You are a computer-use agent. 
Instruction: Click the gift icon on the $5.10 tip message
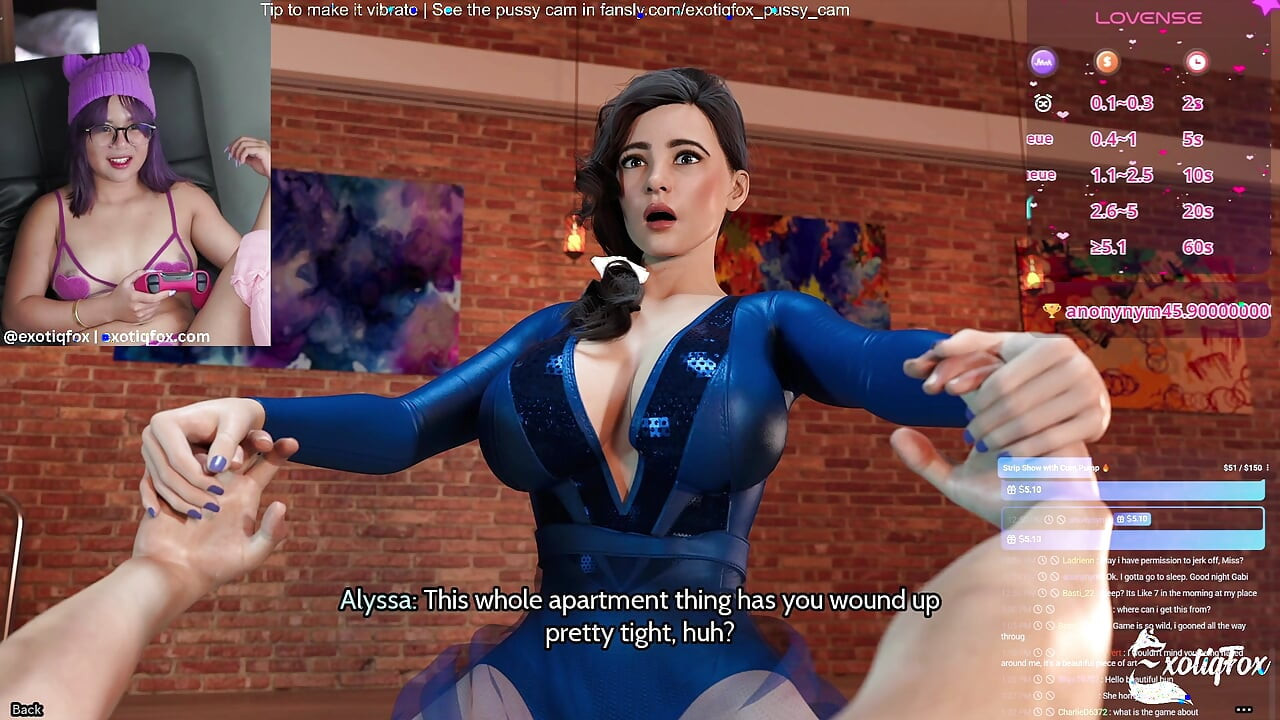pos(1011,489)
